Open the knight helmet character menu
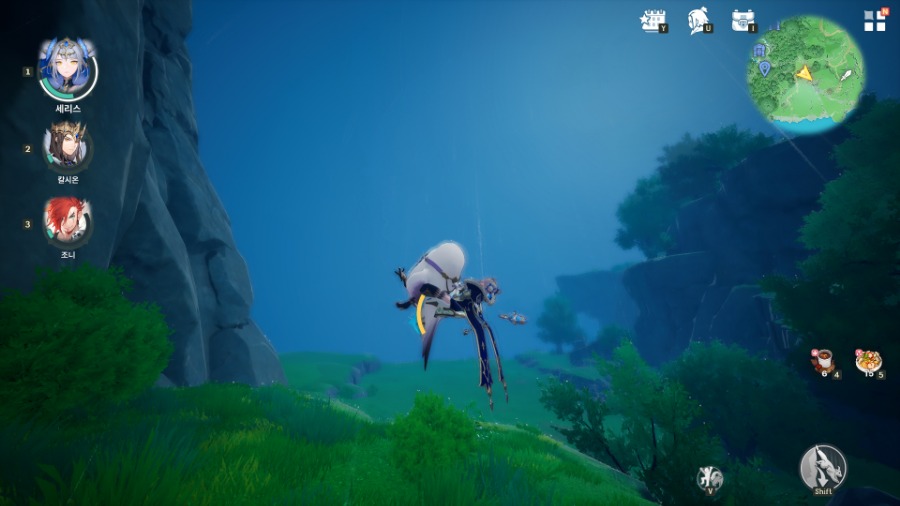The width and height of the screenshot is (900, 506). (699, 20)
